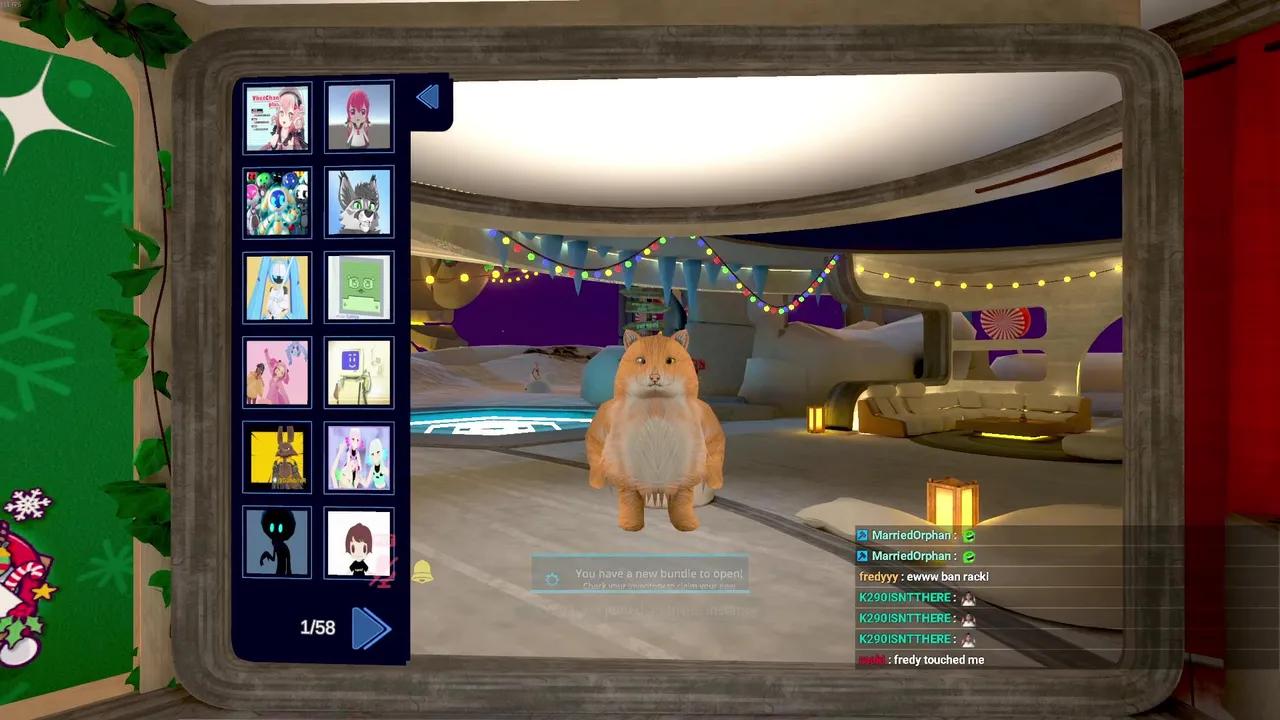Click the avatar emote in K290ISNTTHERE's message
The width and height of the screenshot is (1280, 720).
coord(966,597)
